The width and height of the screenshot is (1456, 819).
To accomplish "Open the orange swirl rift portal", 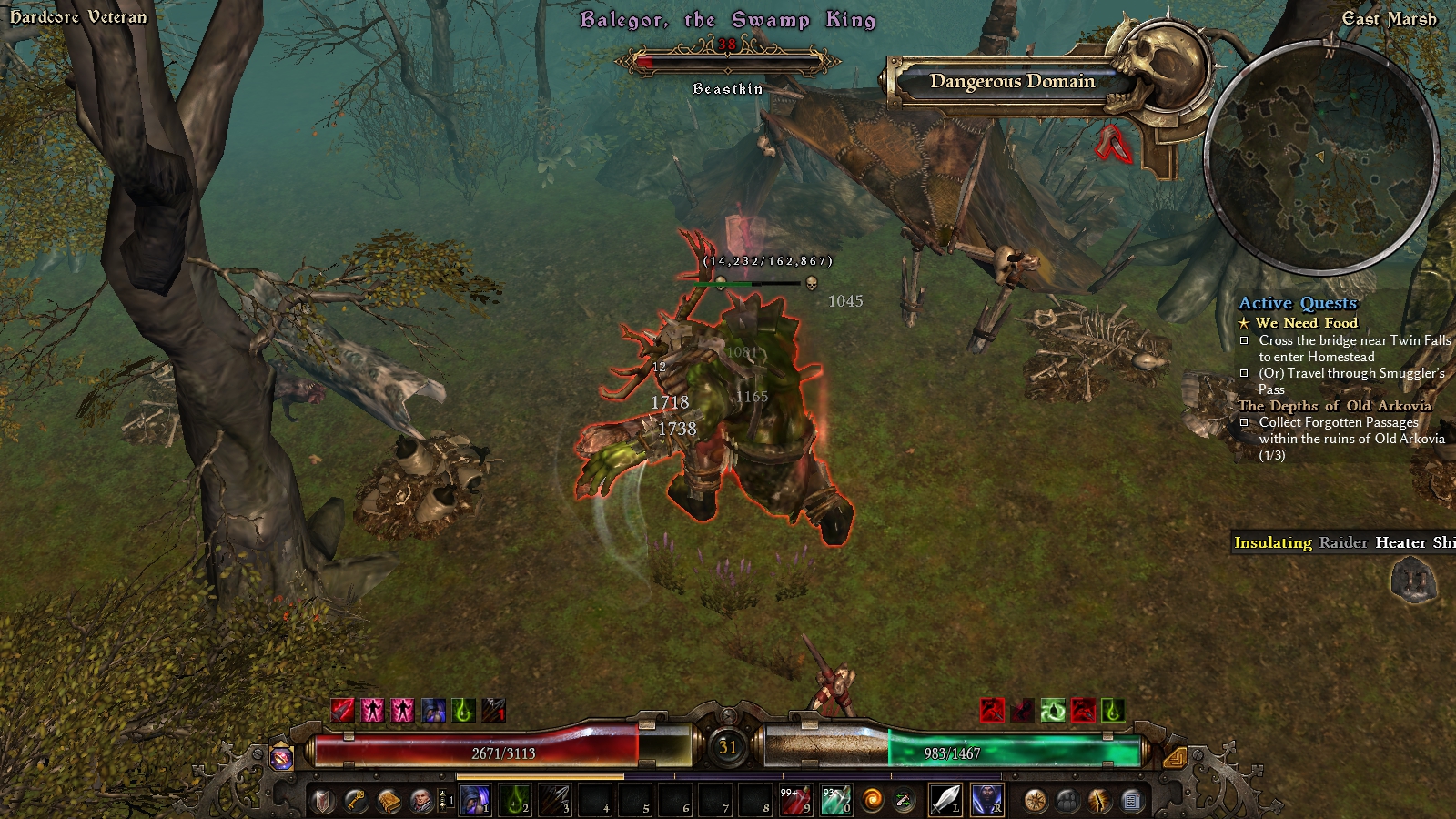I will [x=873, y=801].
